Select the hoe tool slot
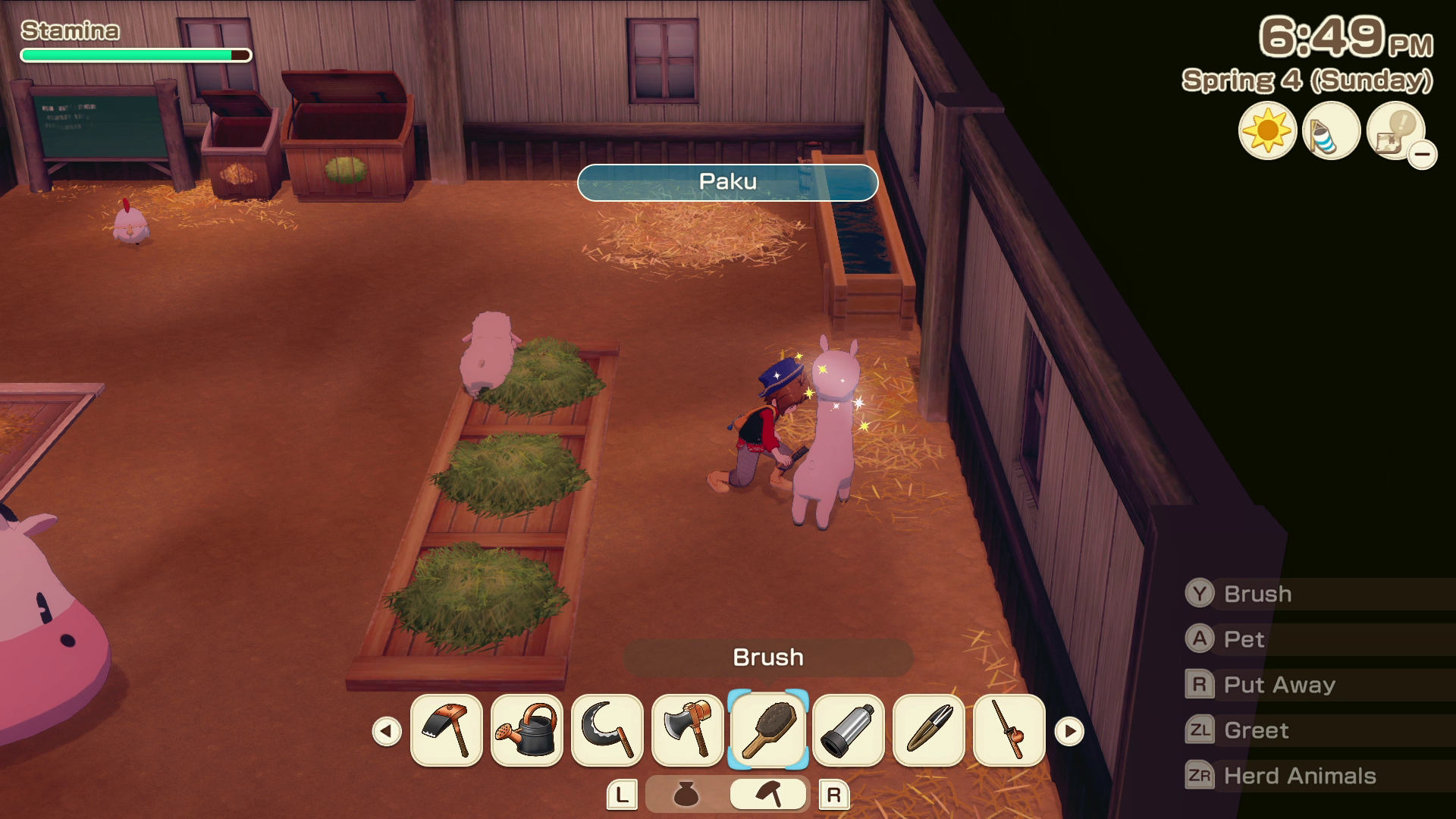Viewport: 1456px width, 819px height. tap(446, 731)
